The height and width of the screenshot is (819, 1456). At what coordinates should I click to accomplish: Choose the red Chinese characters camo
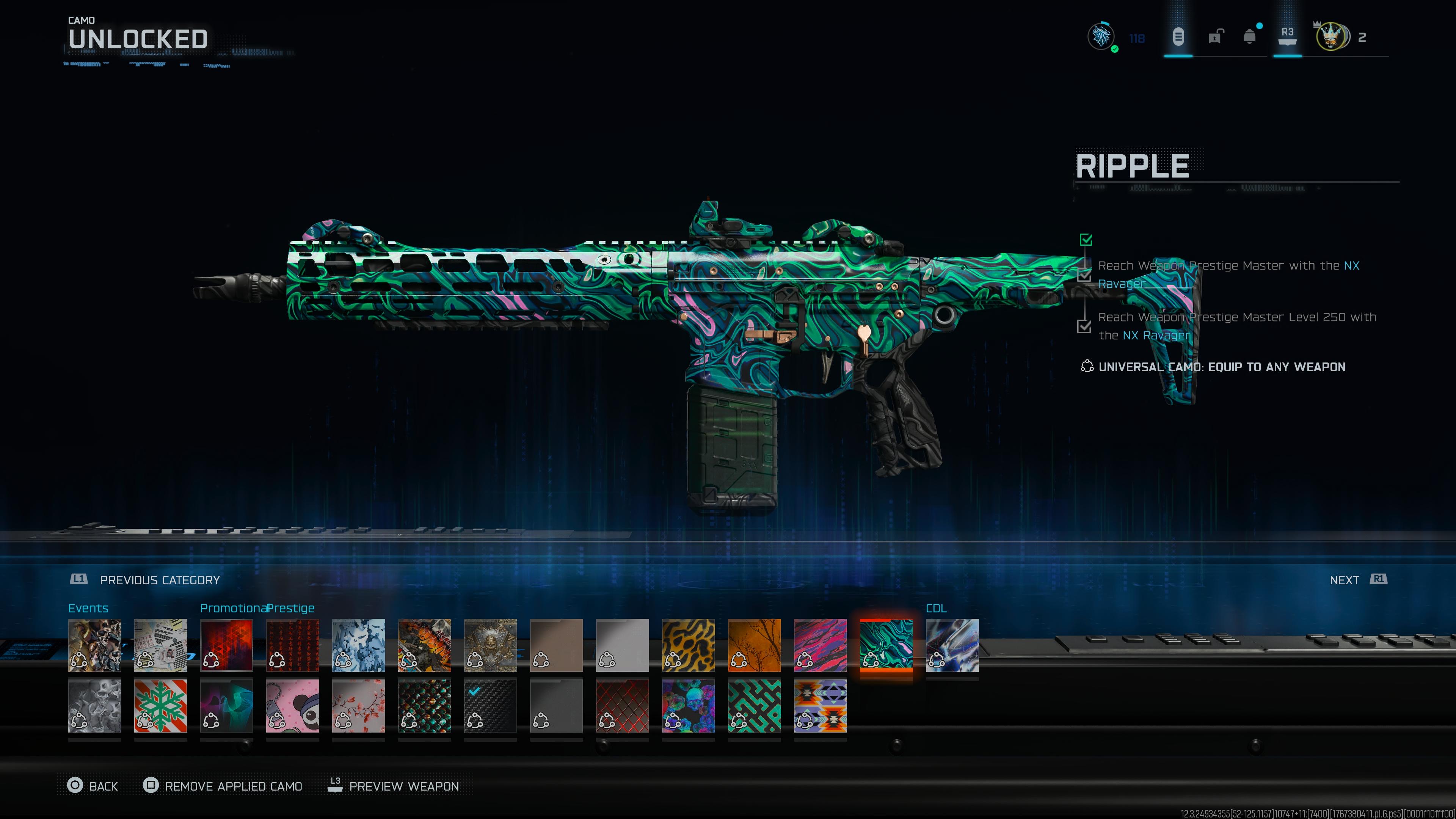point(292,645)
